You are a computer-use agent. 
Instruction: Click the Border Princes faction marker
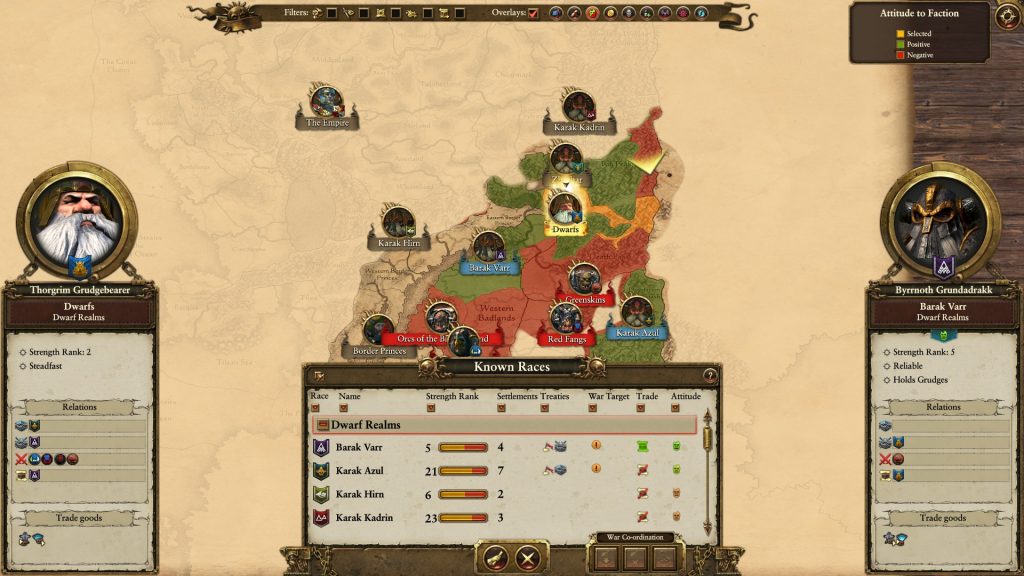point(379,331)
